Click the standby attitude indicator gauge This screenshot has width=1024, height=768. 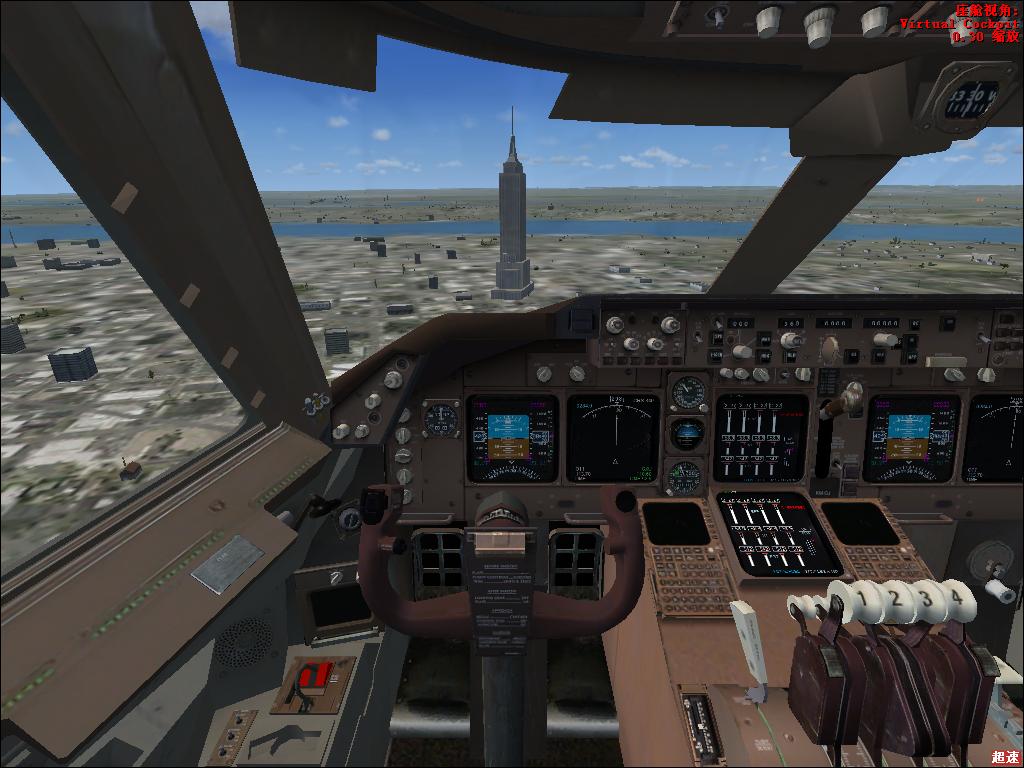click(x=687, y=434)
